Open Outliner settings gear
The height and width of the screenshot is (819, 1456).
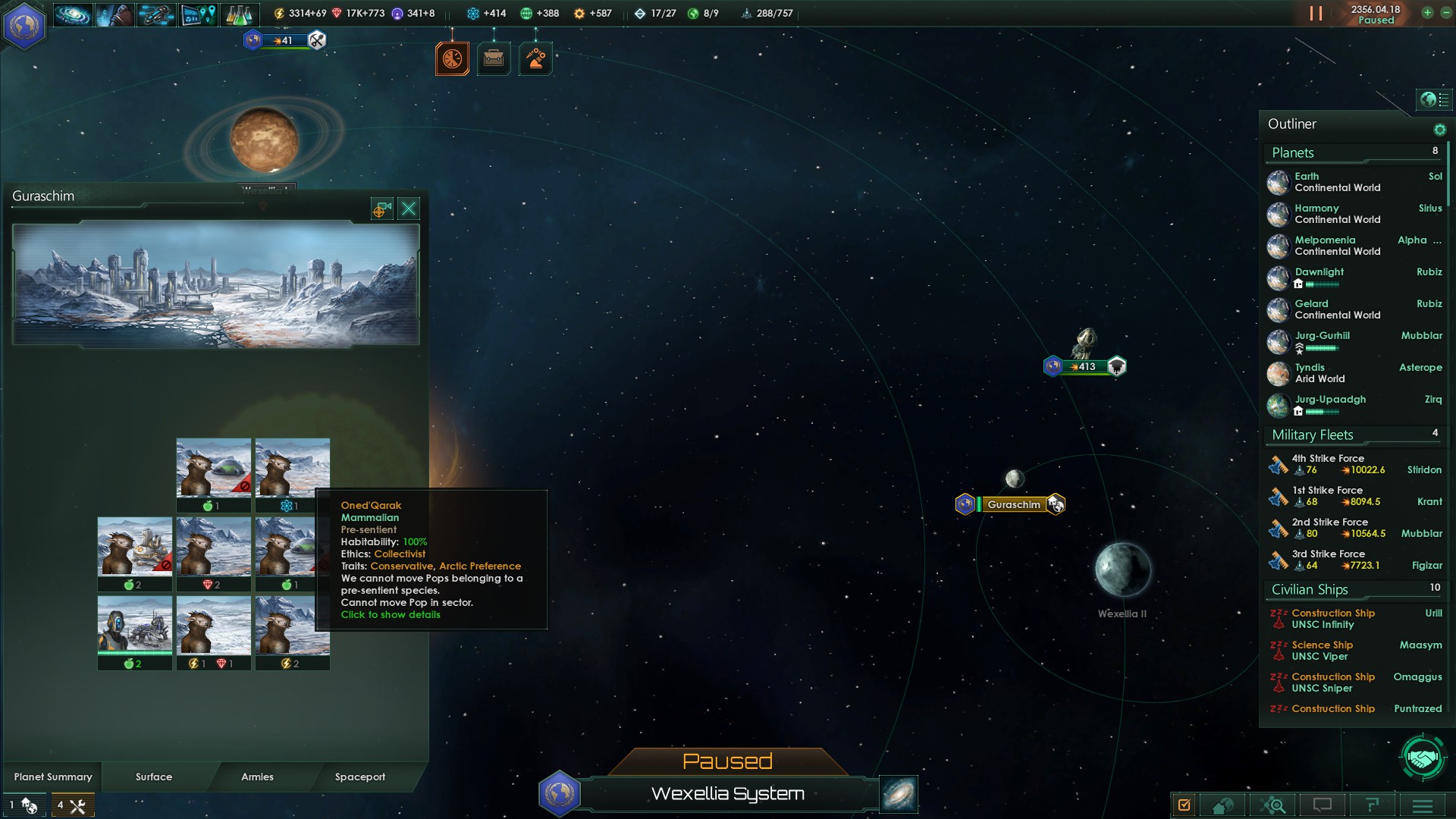1439,130
